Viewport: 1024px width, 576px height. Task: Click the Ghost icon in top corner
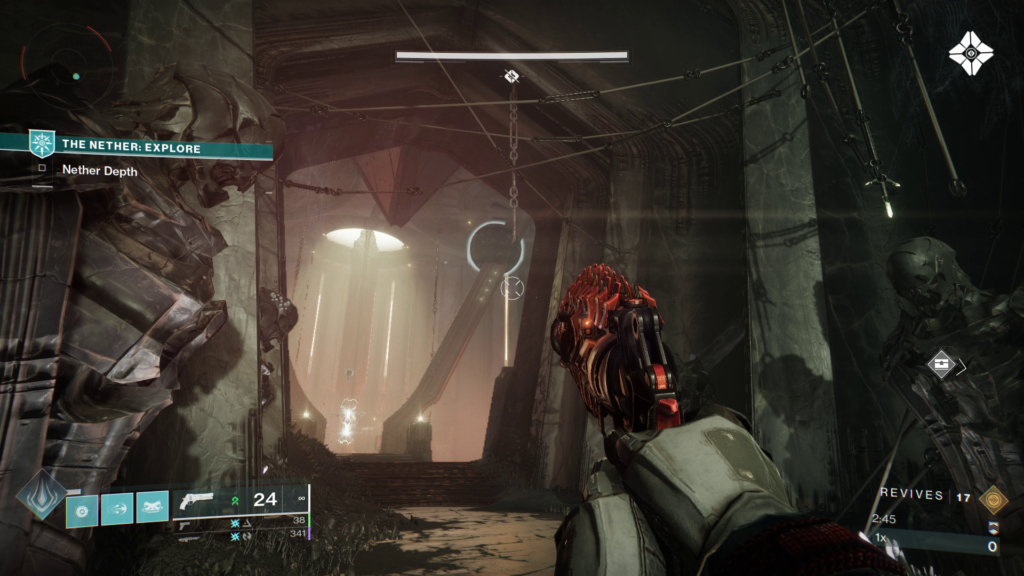click(x=970, y=53)
